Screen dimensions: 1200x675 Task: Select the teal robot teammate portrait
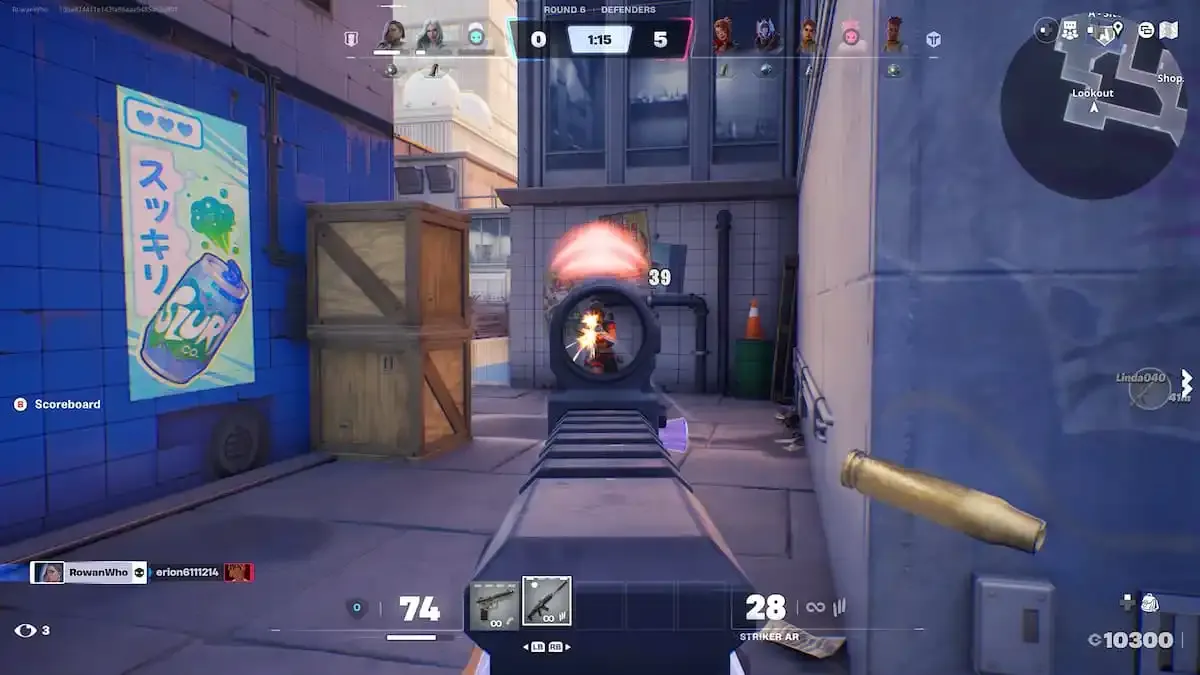[x=476, y=36]
